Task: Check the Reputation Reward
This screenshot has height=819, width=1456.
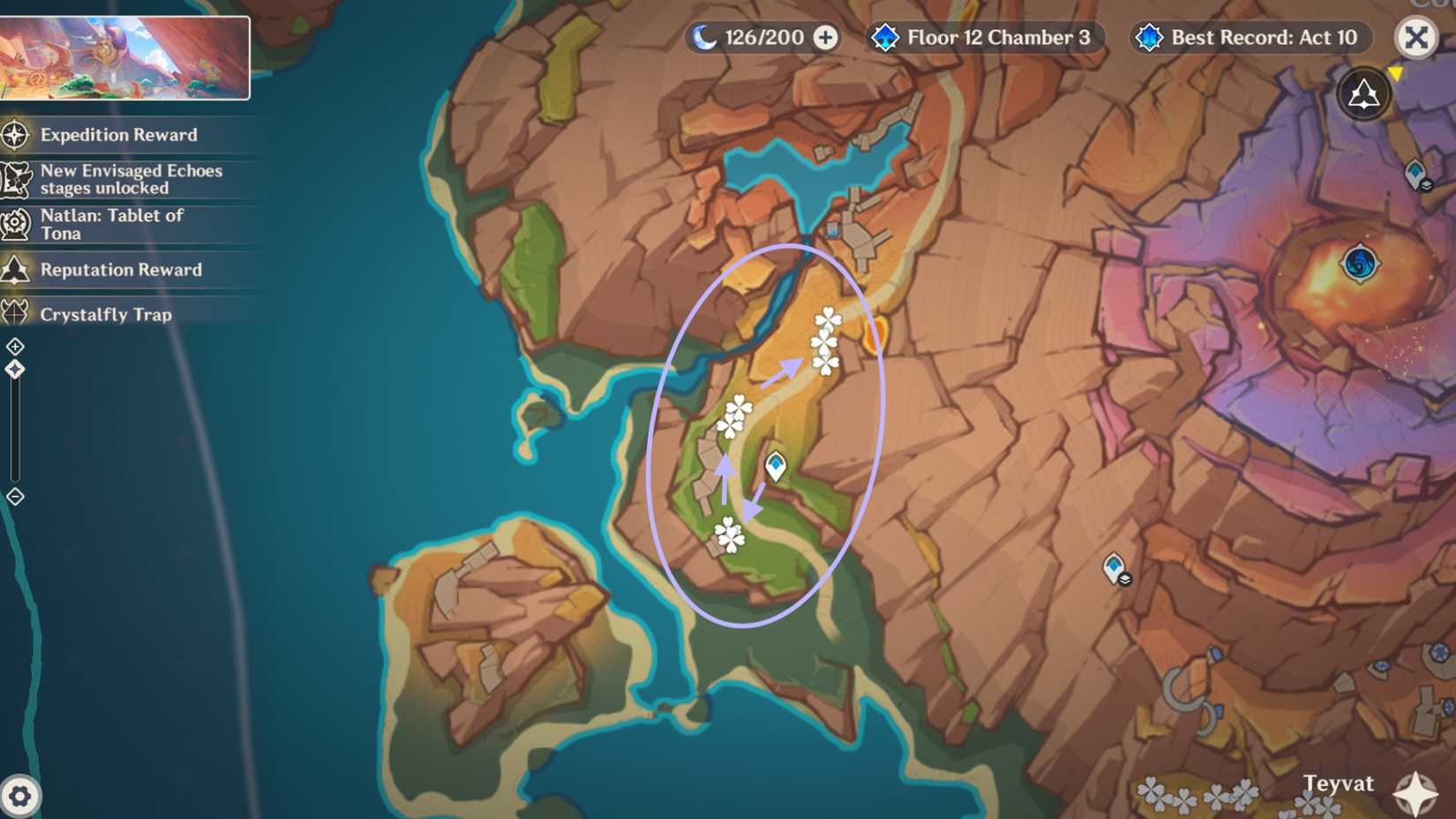Action: click(x=119, y=269)
